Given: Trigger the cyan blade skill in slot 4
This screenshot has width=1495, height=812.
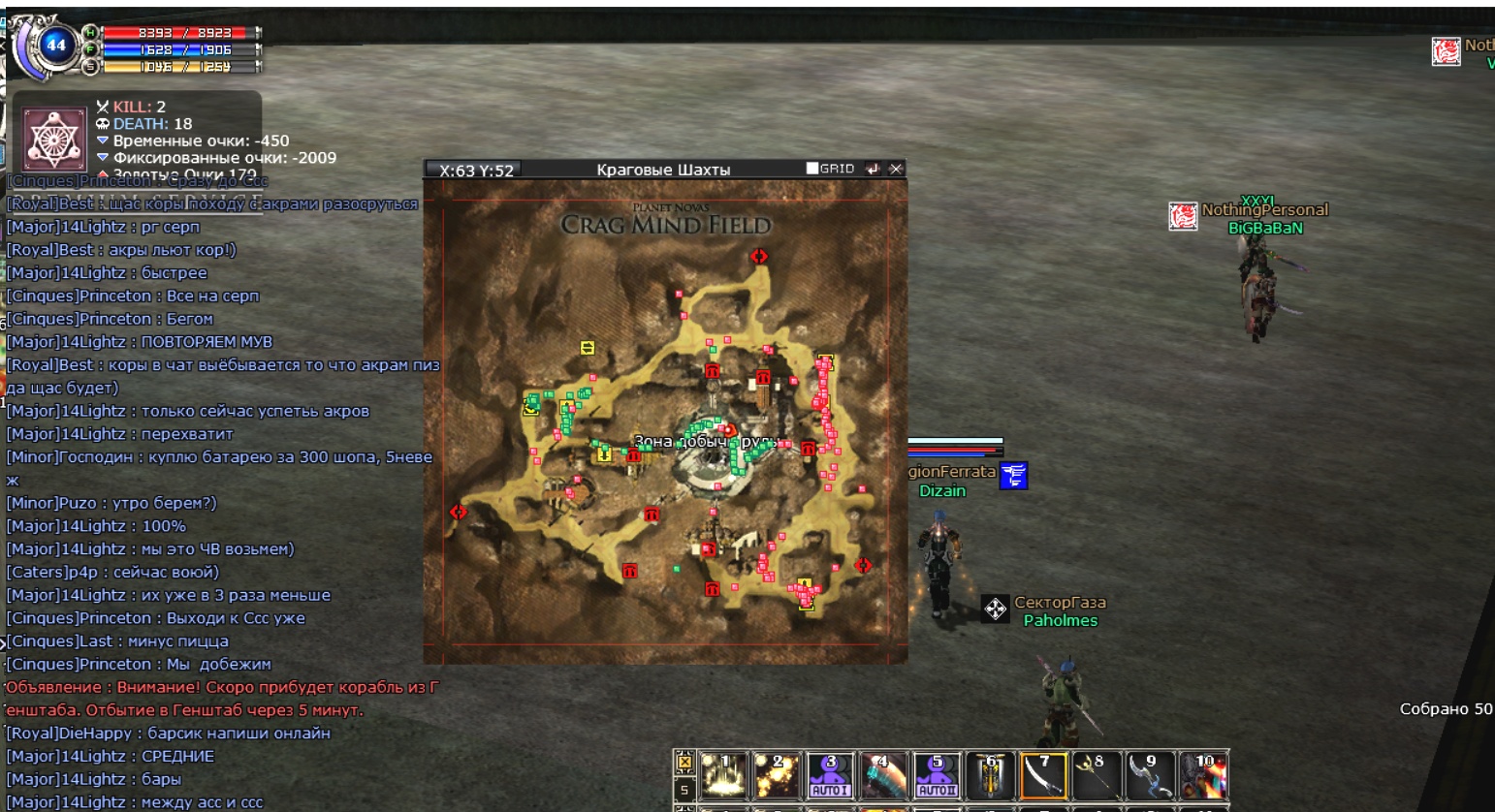Looking at the screenshot, I should pyautogui.click(x=883, y=775).
